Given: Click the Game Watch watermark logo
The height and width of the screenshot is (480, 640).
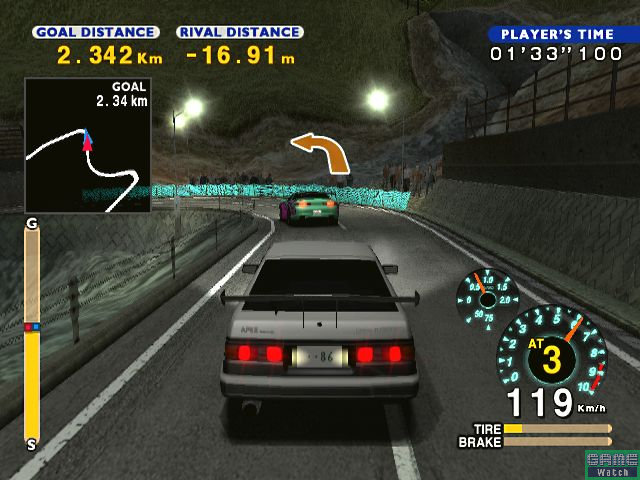Looking at the screenshot, I should coord(612,464).
